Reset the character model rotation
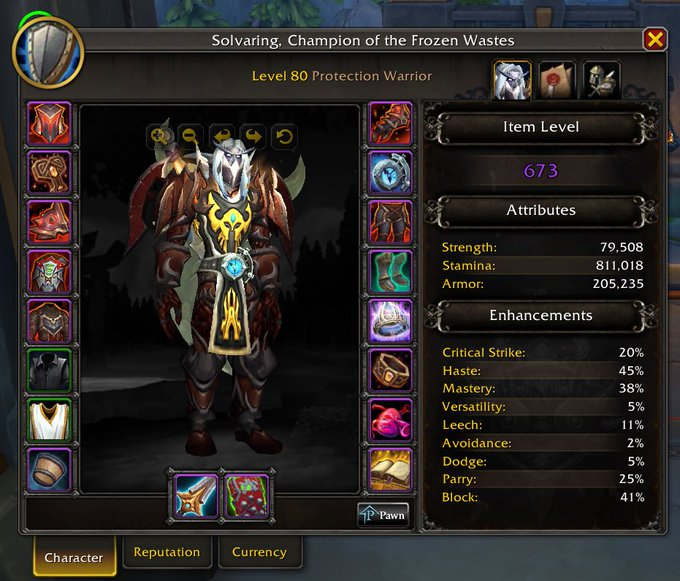This screenshot has height=581, width=680. pos(284,135)
